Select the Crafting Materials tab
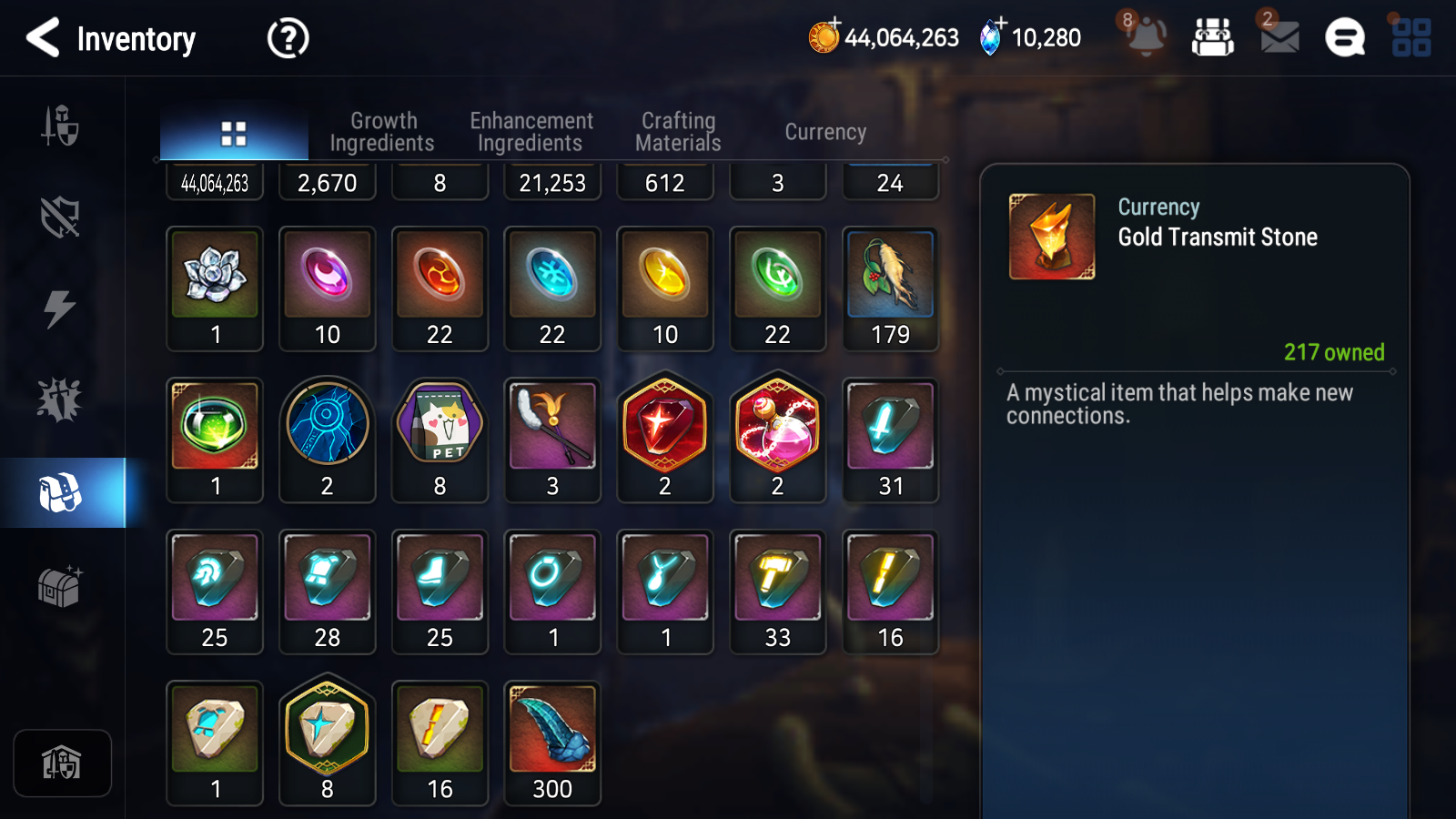The image size is (1456, 819). (x=678, y=132)
